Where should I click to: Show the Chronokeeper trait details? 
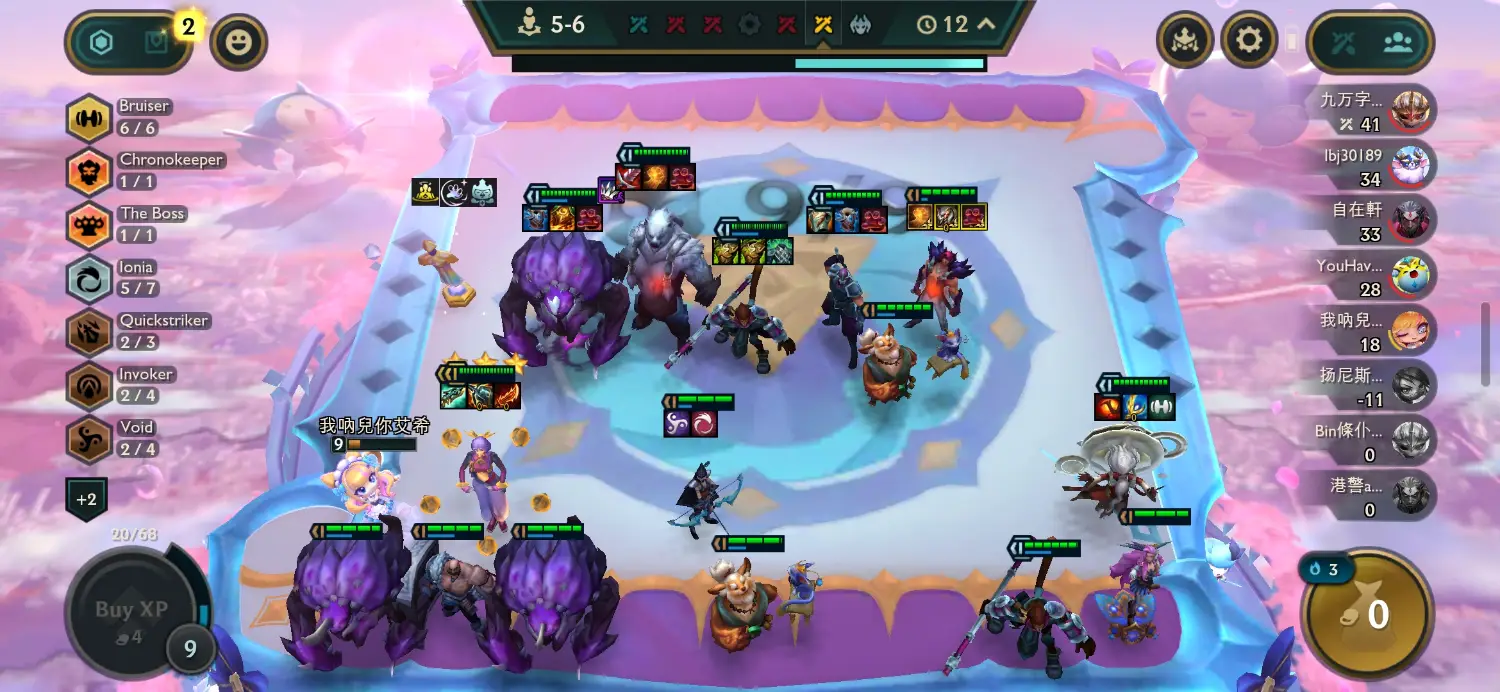(x=89, y=172)
